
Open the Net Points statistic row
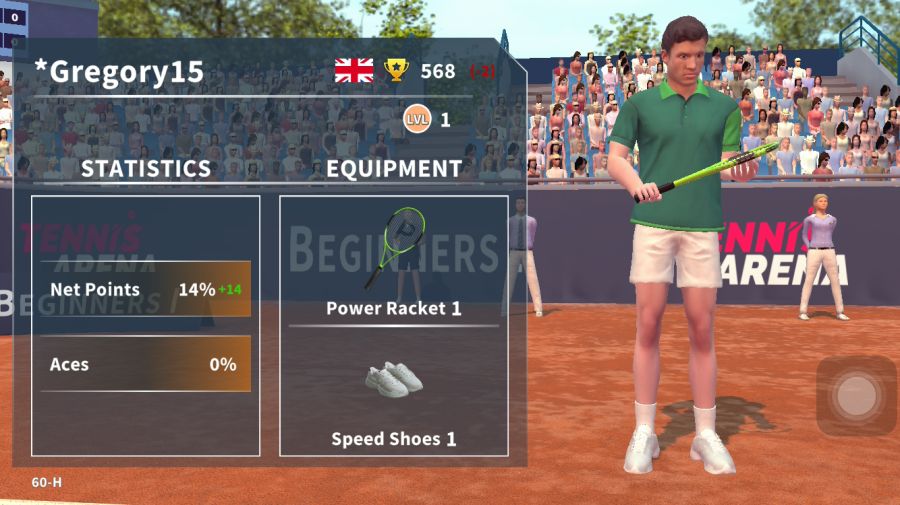146,290
